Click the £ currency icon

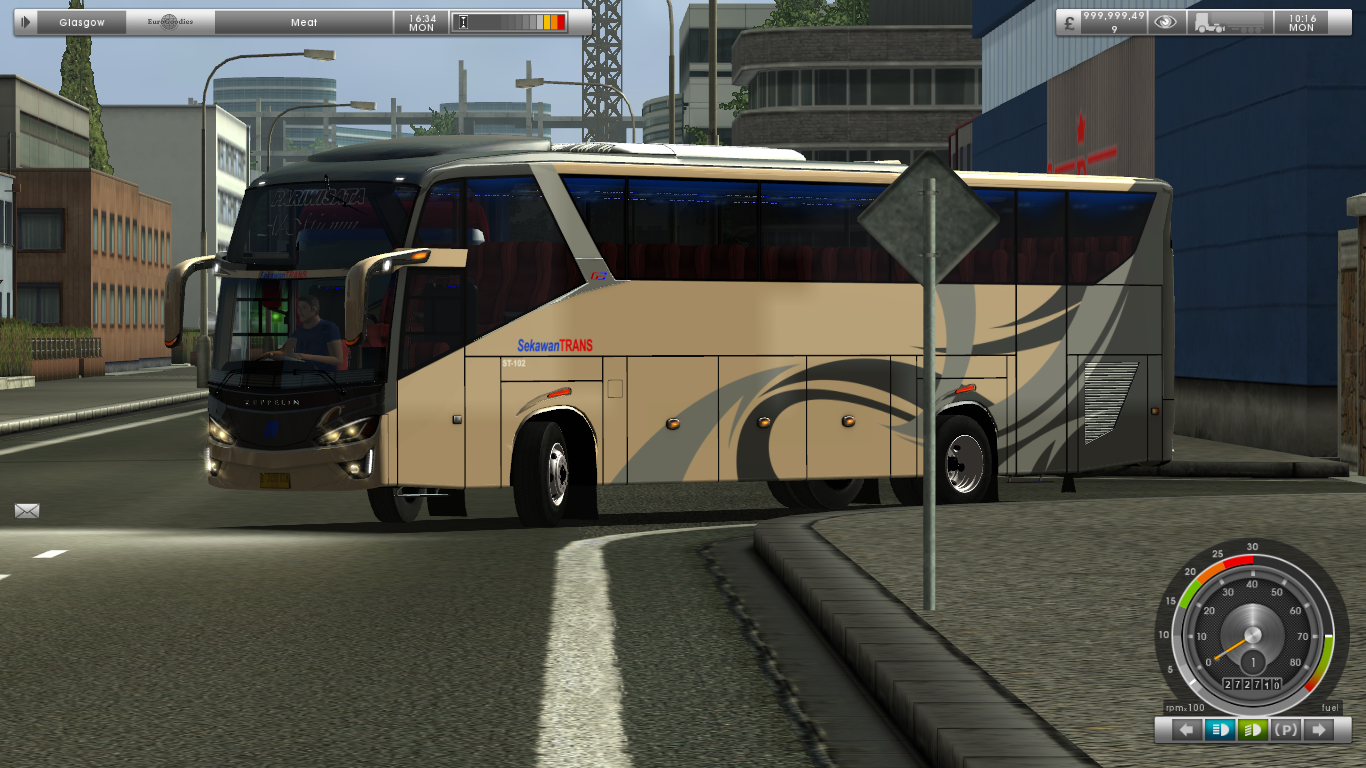click(x=1070, y=21)
